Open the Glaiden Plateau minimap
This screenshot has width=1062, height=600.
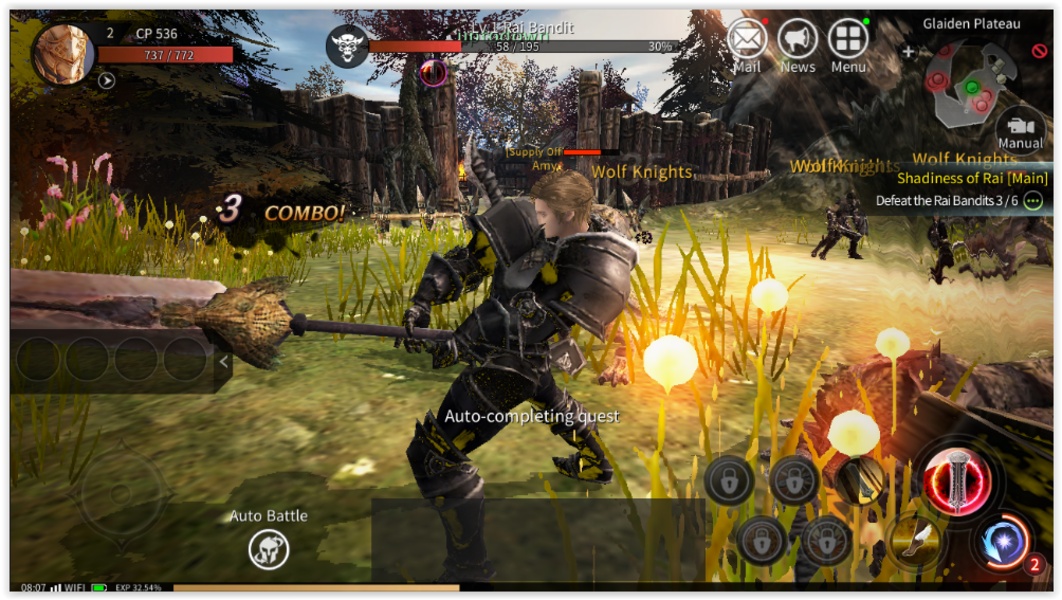pyautogui.click(x=970, y=83)
